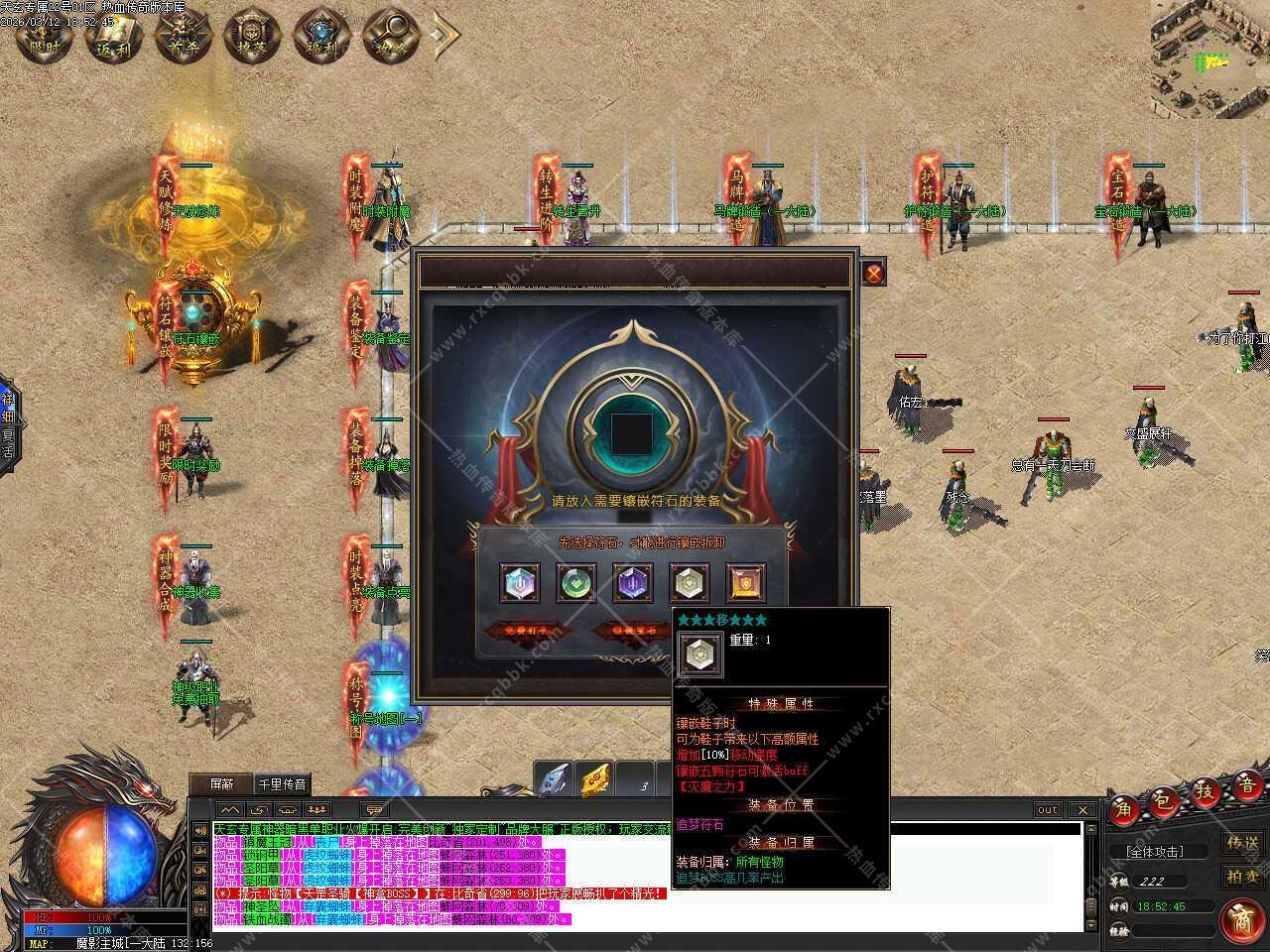
Task: Choose the purple trident rune stone
Action: (632, 583)
